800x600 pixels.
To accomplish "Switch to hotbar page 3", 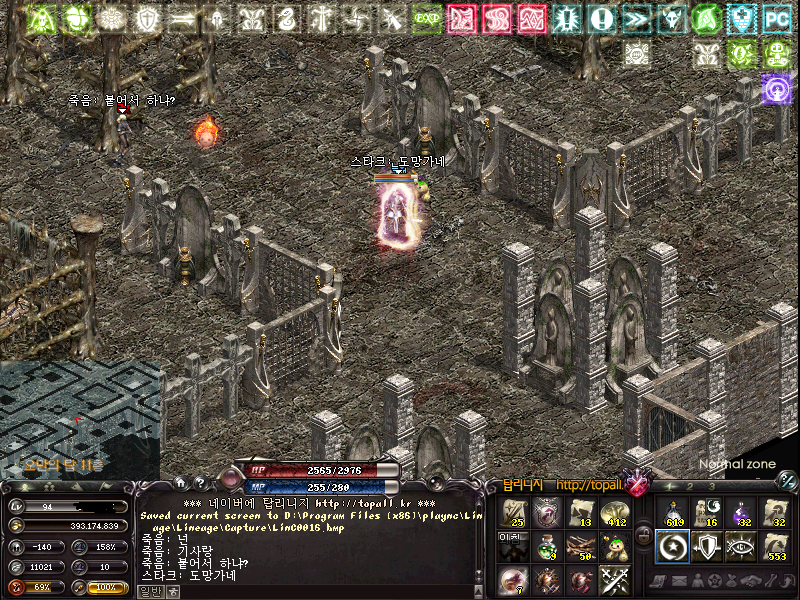I will (x=713, y=487).
